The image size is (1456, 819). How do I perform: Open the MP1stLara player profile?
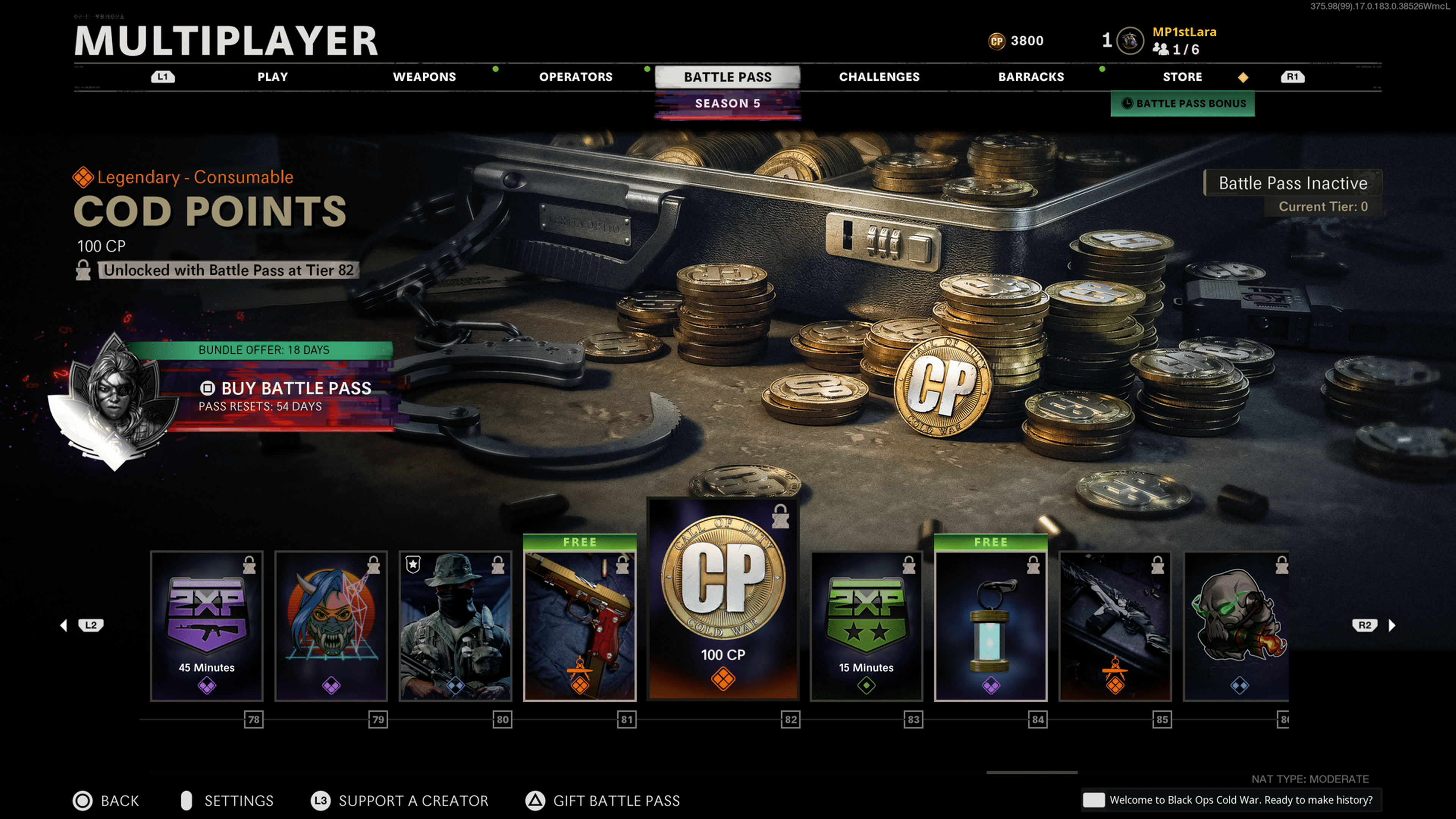pyautogui.click(x=1183, y=32)
